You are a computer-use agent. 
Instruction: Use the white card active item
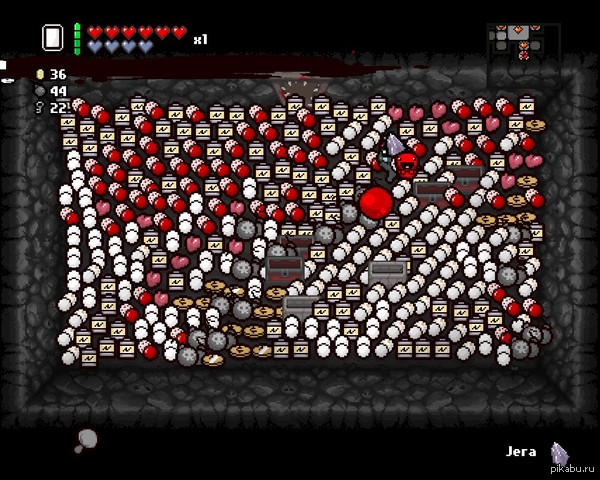pos(53,38)
